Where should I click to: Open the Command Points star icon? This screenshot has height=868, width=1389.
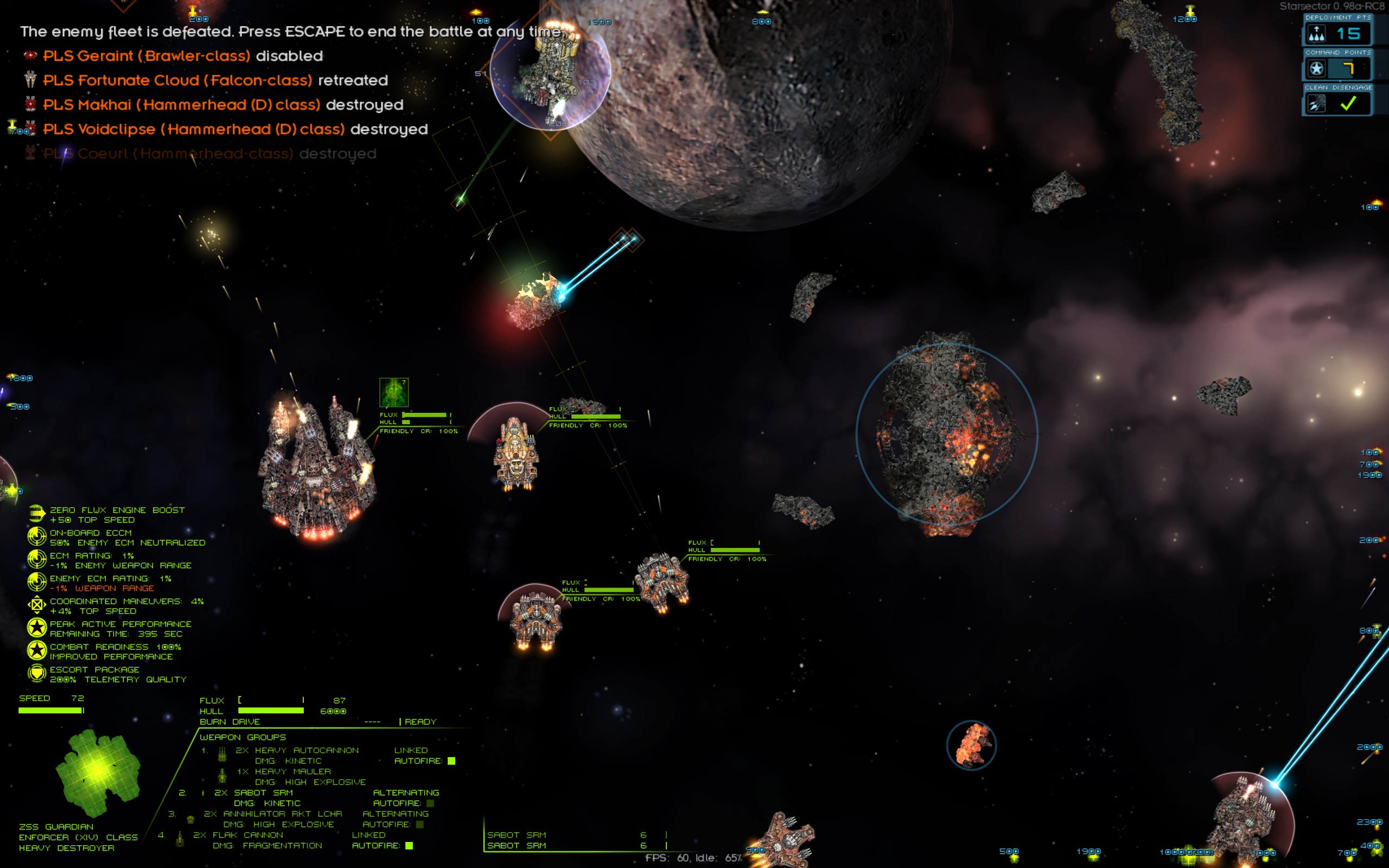[x=1316, y=69]
